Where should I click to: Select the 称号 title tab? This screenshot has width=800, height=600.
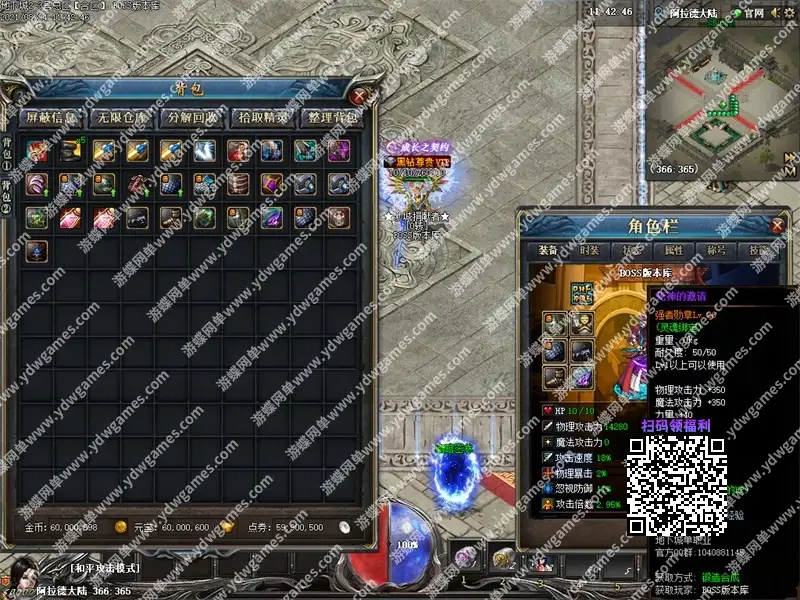[x=717, y=251]
